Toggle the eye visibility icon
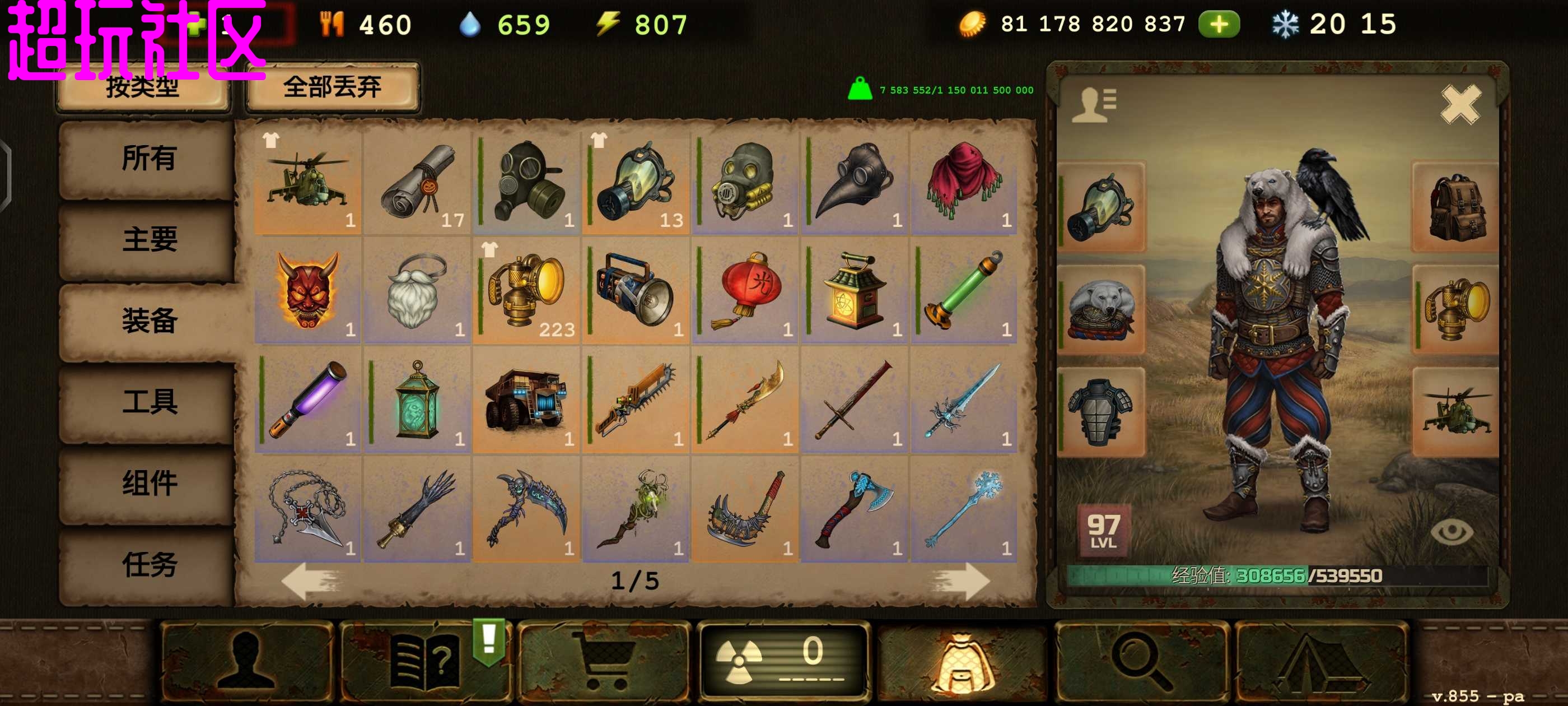Image resolution: width=1568 pixels, height=706 pixels. 1451,531
